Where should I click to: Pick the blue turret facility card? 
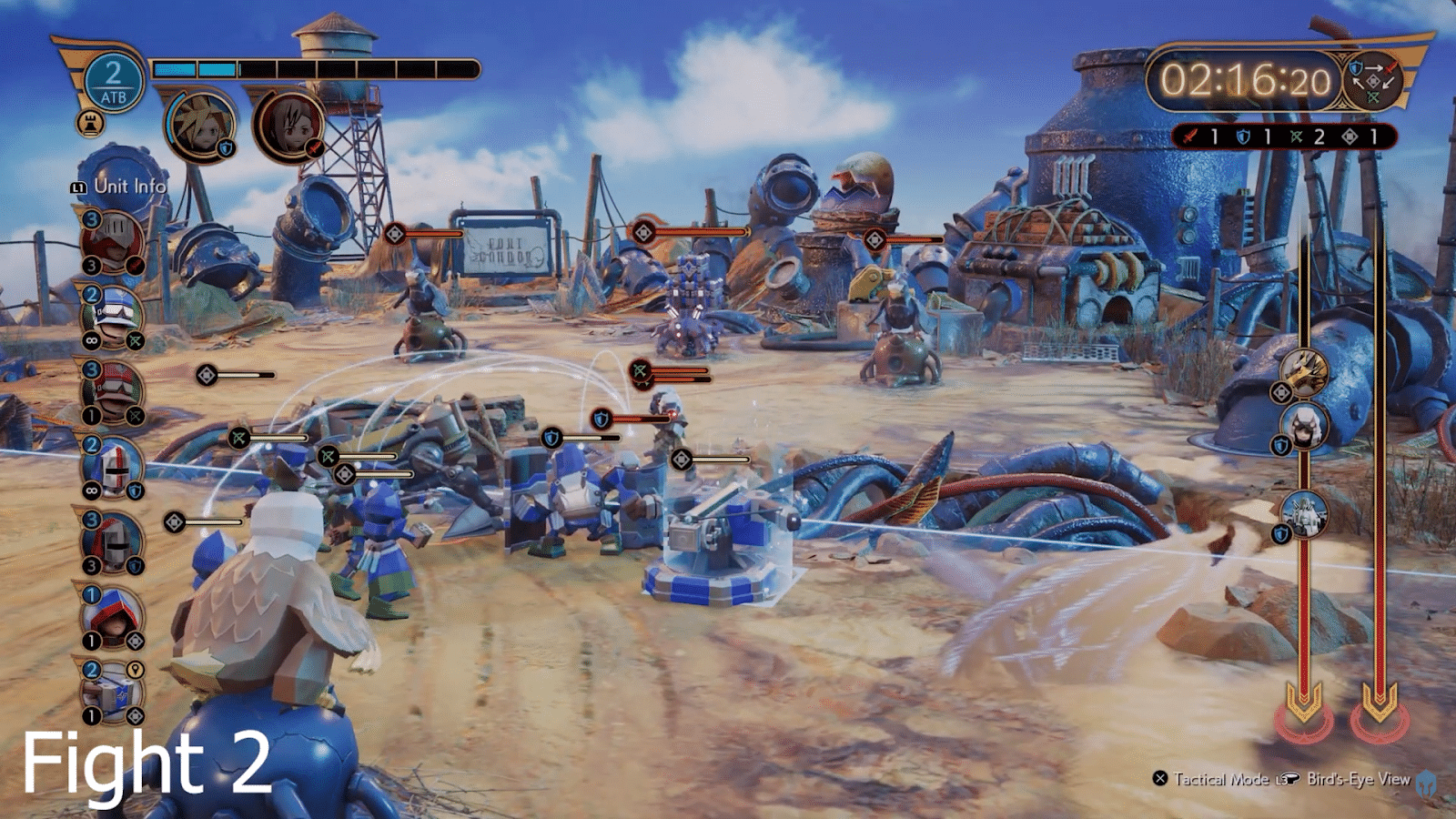[113, 693]
